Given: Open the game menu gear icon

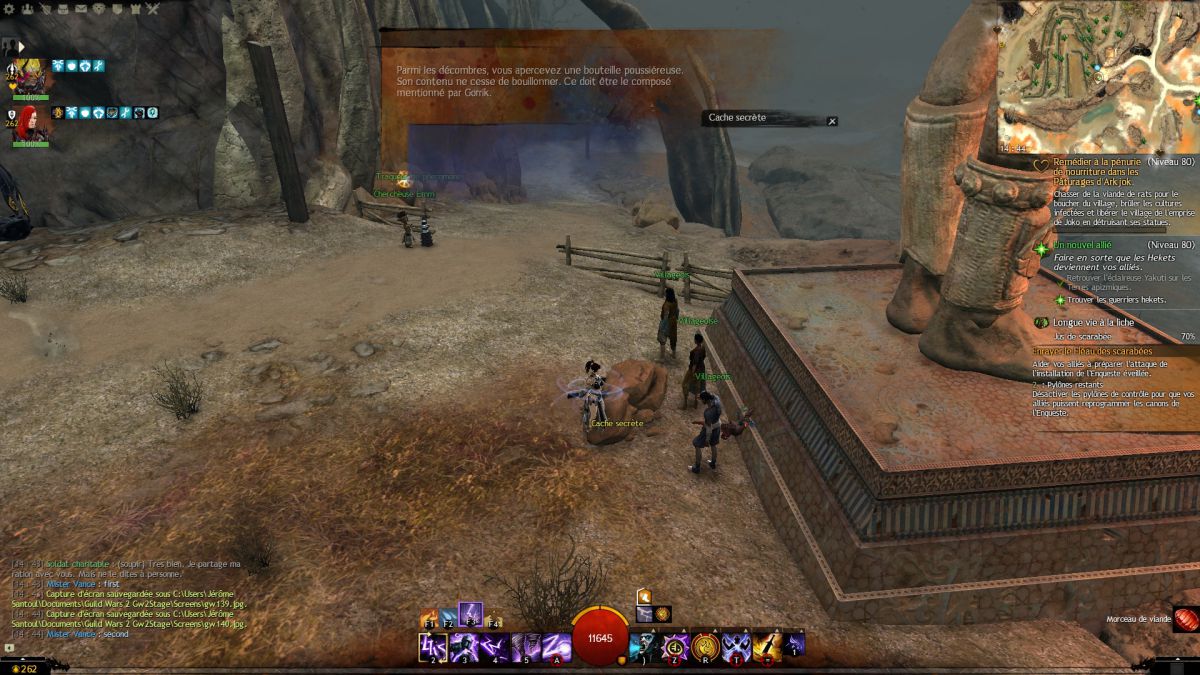Looking at the screenshot, I should coord(10,9).
